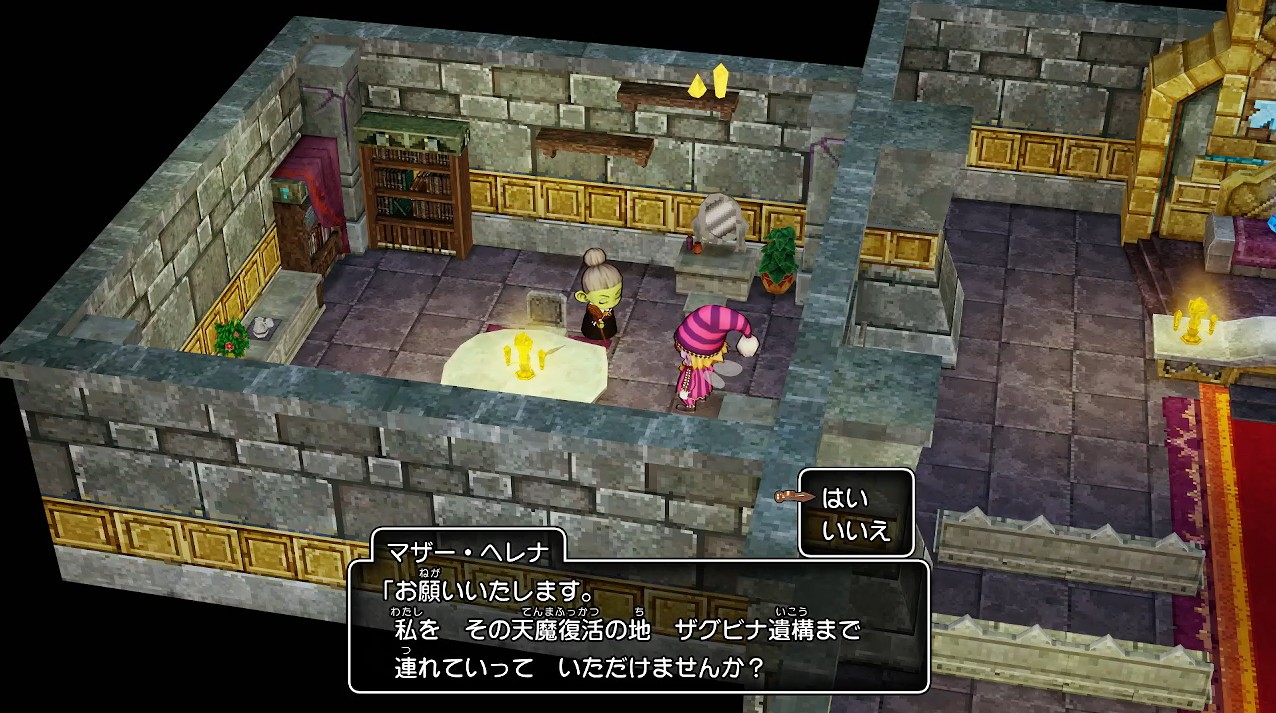Select いいえ to decline the request
1276x713 pixels.
tap(855, 531)
